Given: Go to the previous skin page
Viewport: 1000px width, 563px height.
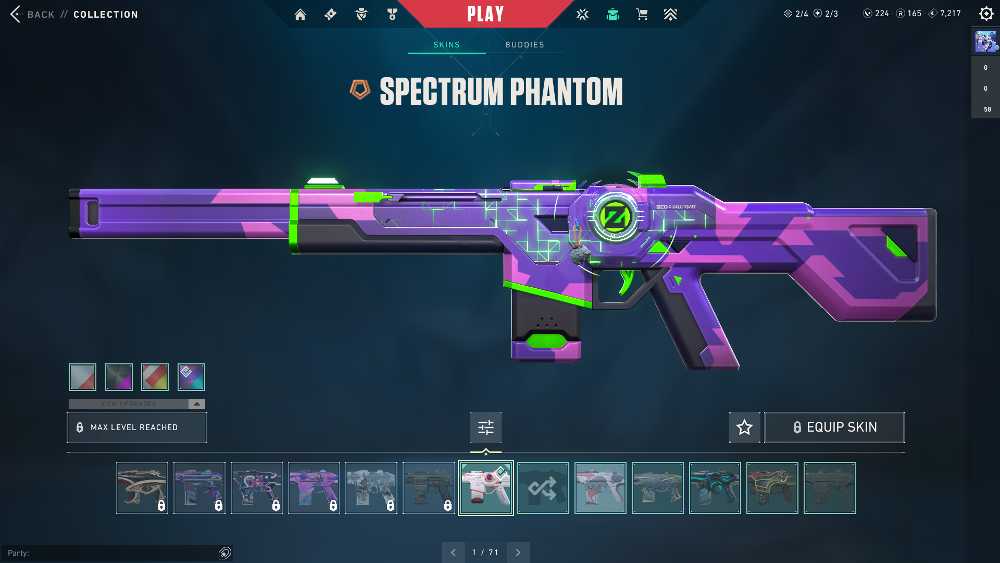Looking at the screenshot, I should coord(454,552).
